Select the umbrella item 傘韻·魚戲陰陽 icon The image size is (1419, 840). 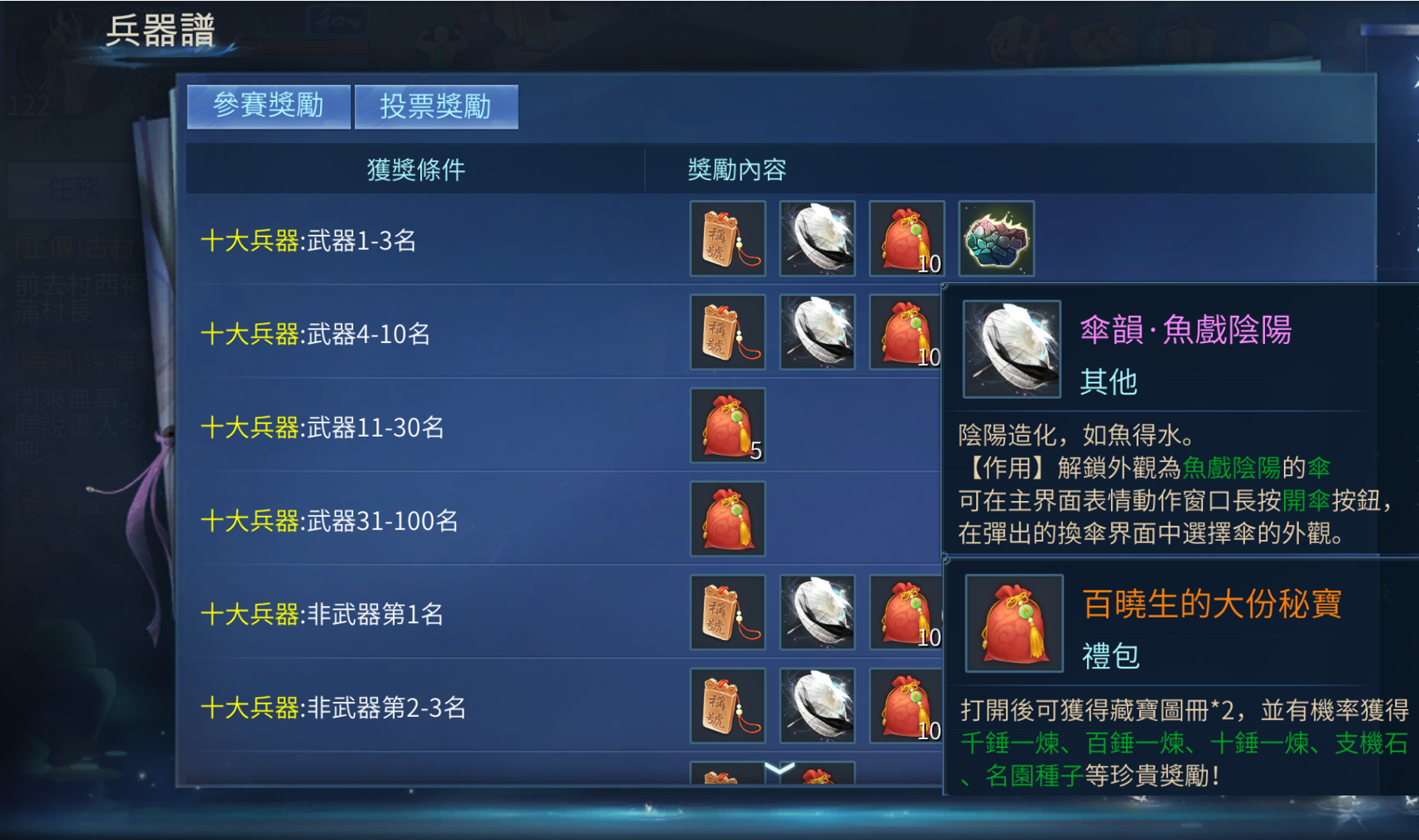[x=817, y=239]
